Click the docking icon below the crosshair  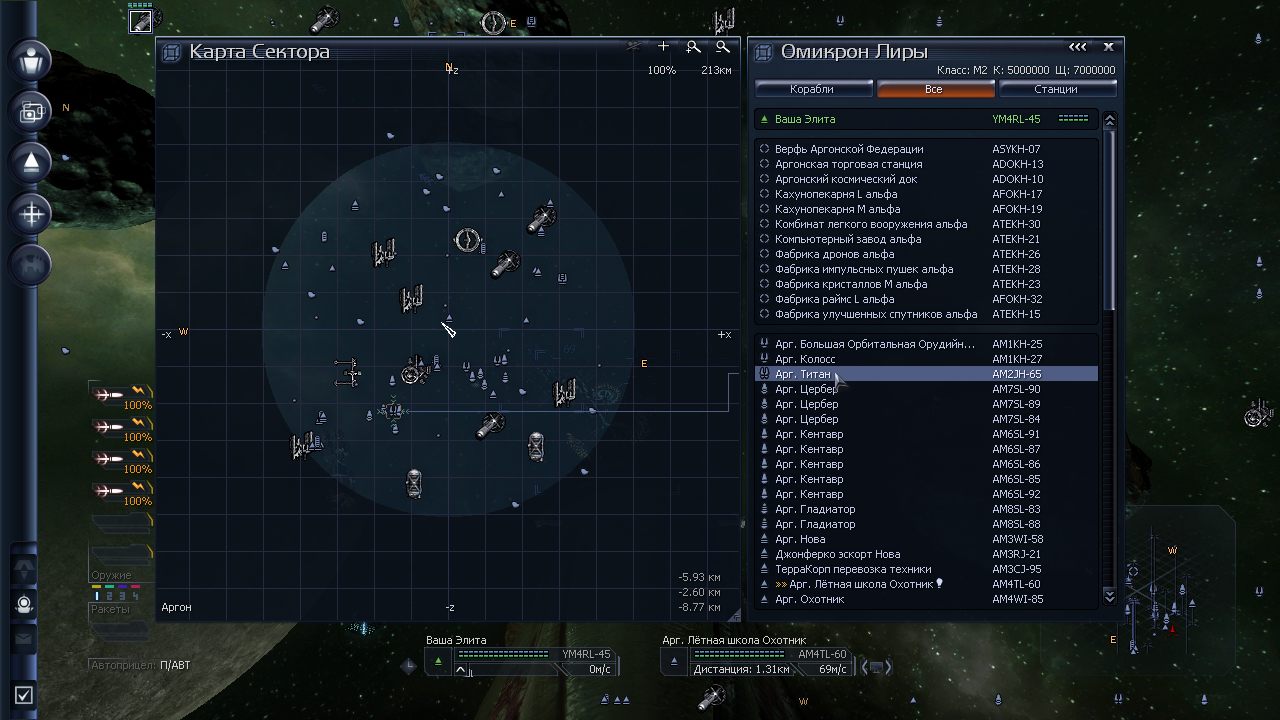tap(30, 265)
